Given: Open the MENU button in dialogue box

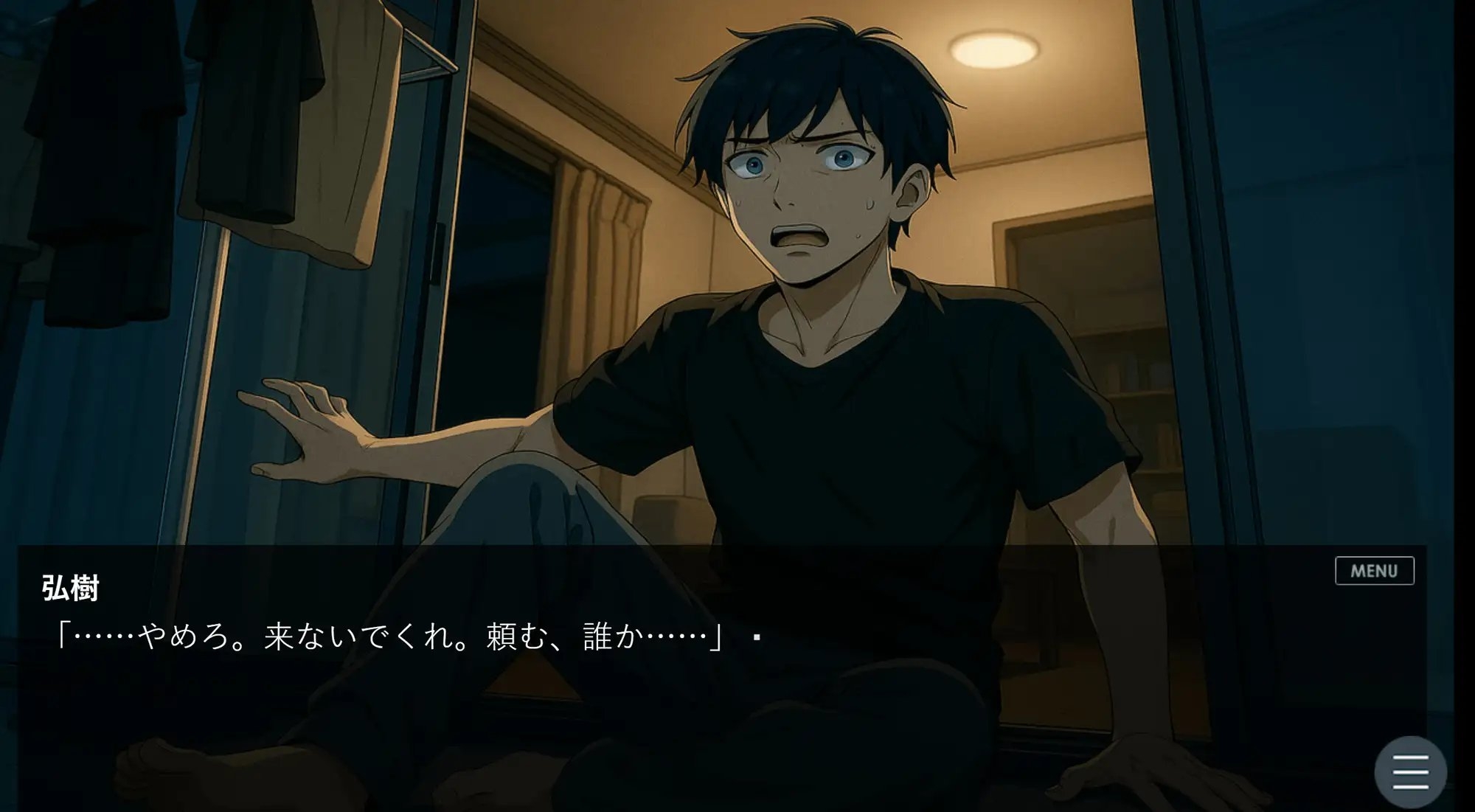Looking at the screenshot, I should point(1374,571).
